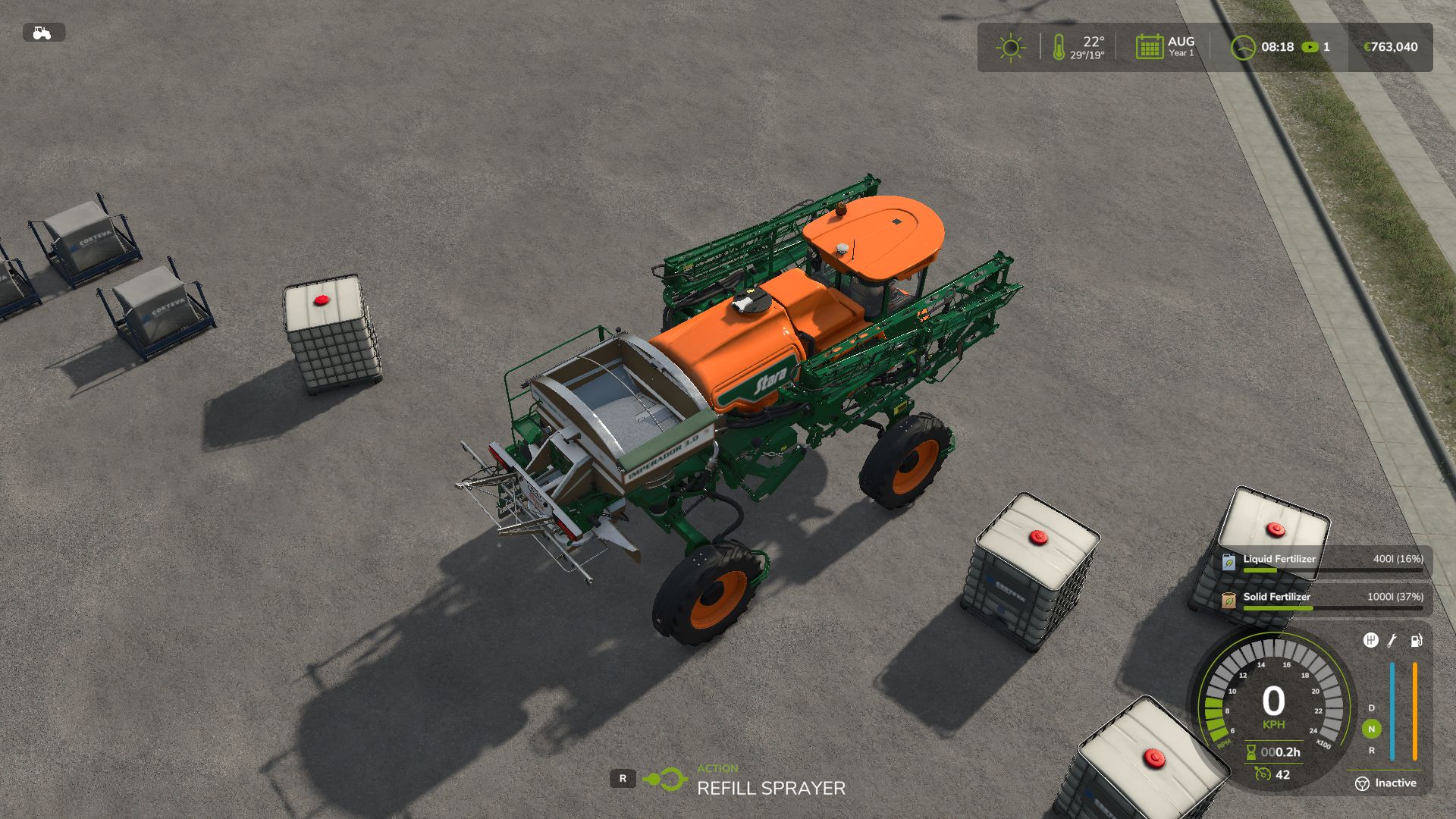Image resolution: width=1456 pixels, height=819 pixels.
Task: Select the Solid Fertilizer bag icon
Action: (1228, 600)
